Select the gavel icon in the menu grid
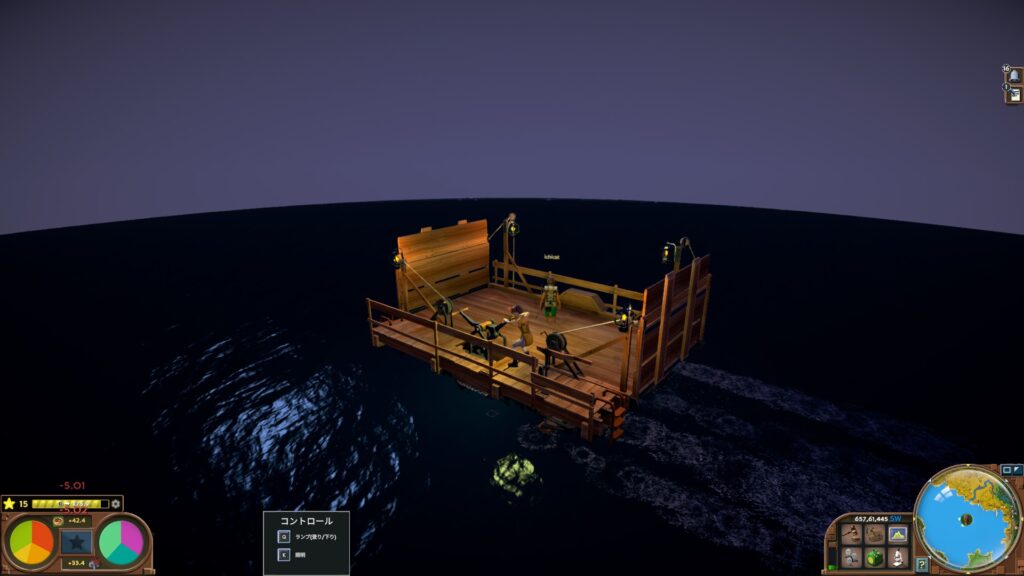Screen dimensions: 1024x576 click(x=852, y=535)
